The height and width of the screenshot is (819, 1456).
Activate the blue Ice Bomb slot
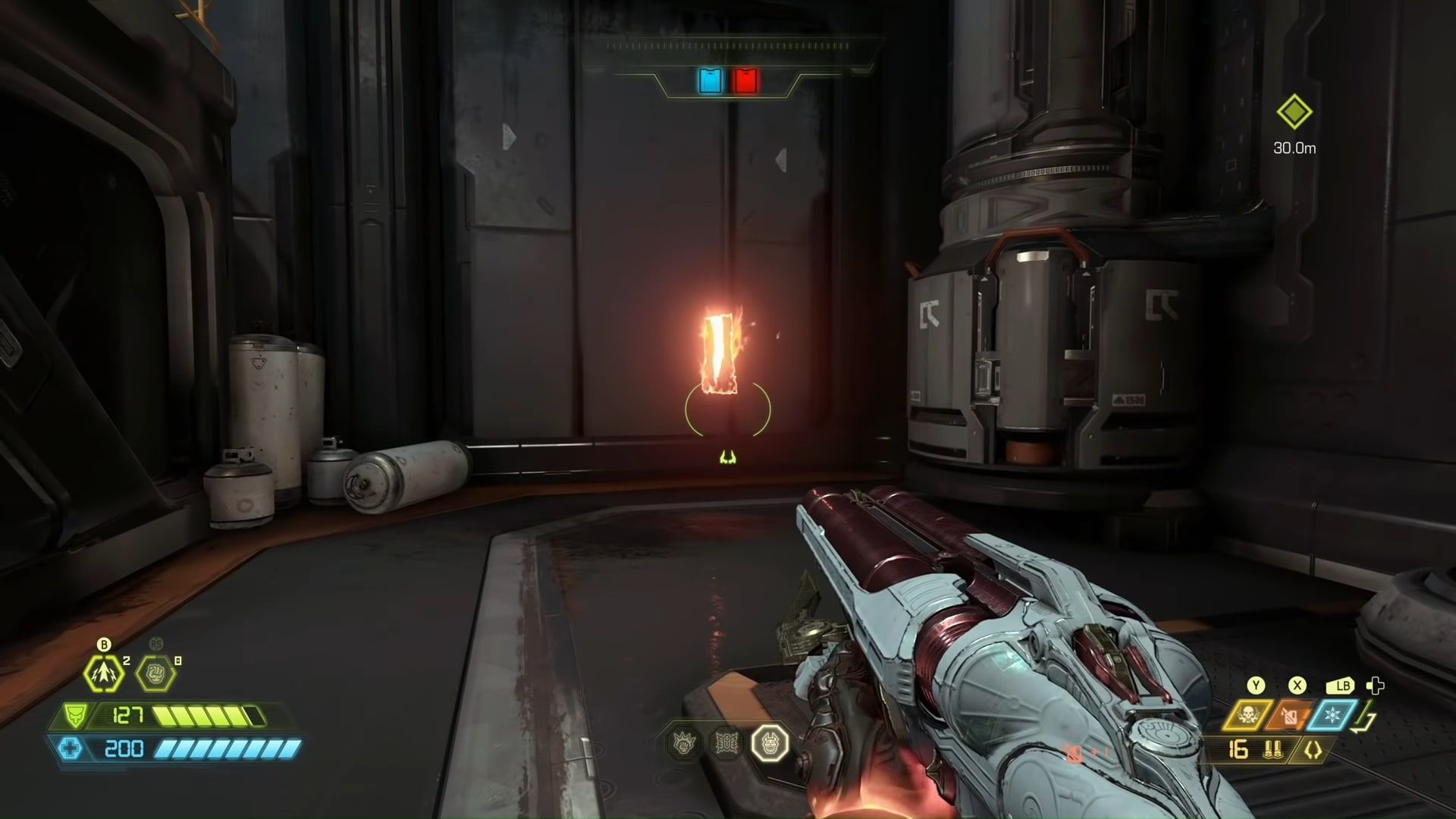(x=1331, y=715)
